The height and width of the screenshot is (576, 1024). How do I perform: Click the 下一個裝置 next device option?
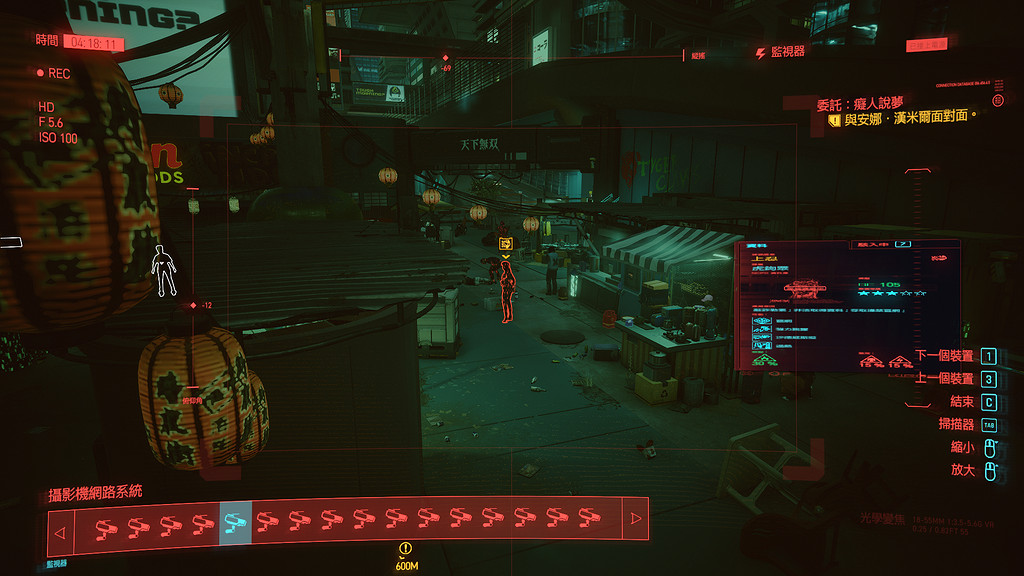click(944, 357)
